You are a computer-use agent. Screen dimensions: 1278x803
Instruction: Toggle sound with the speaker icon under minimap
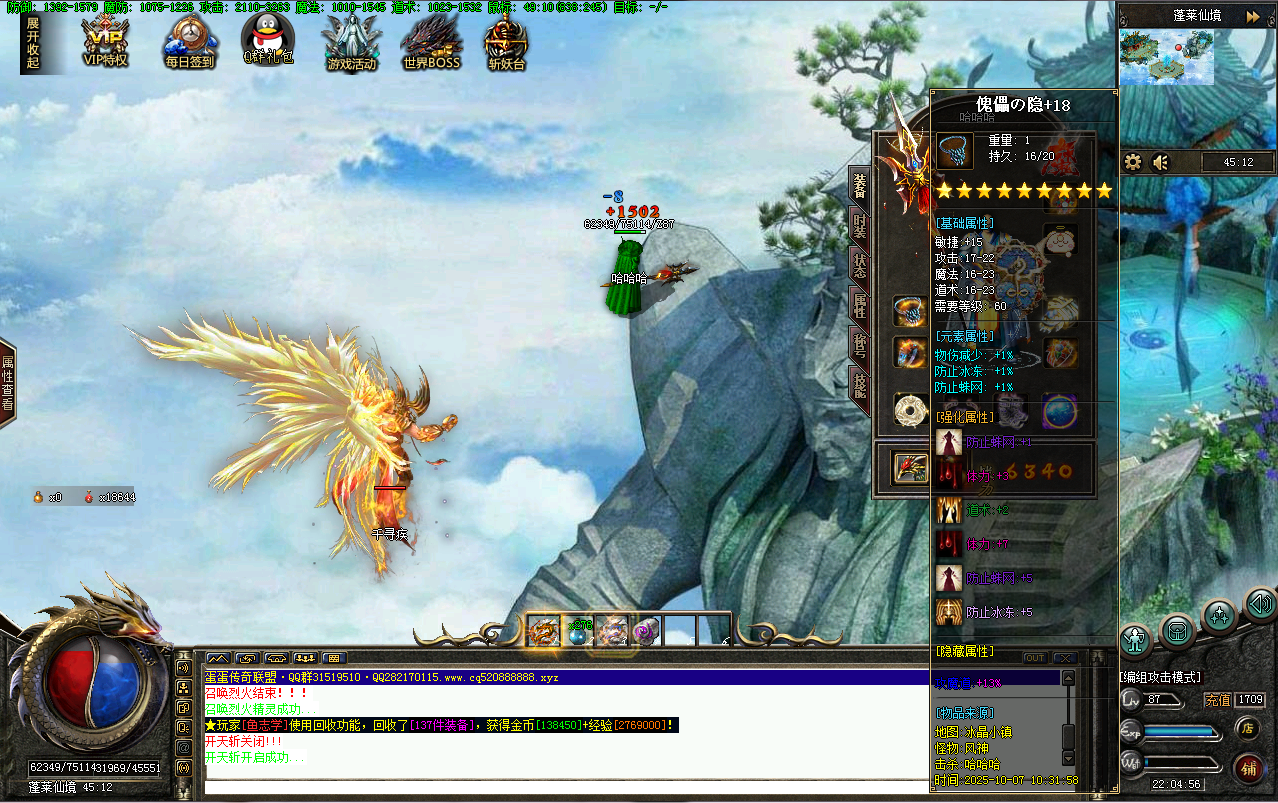pyautogui.click(x=1161, y=162)
